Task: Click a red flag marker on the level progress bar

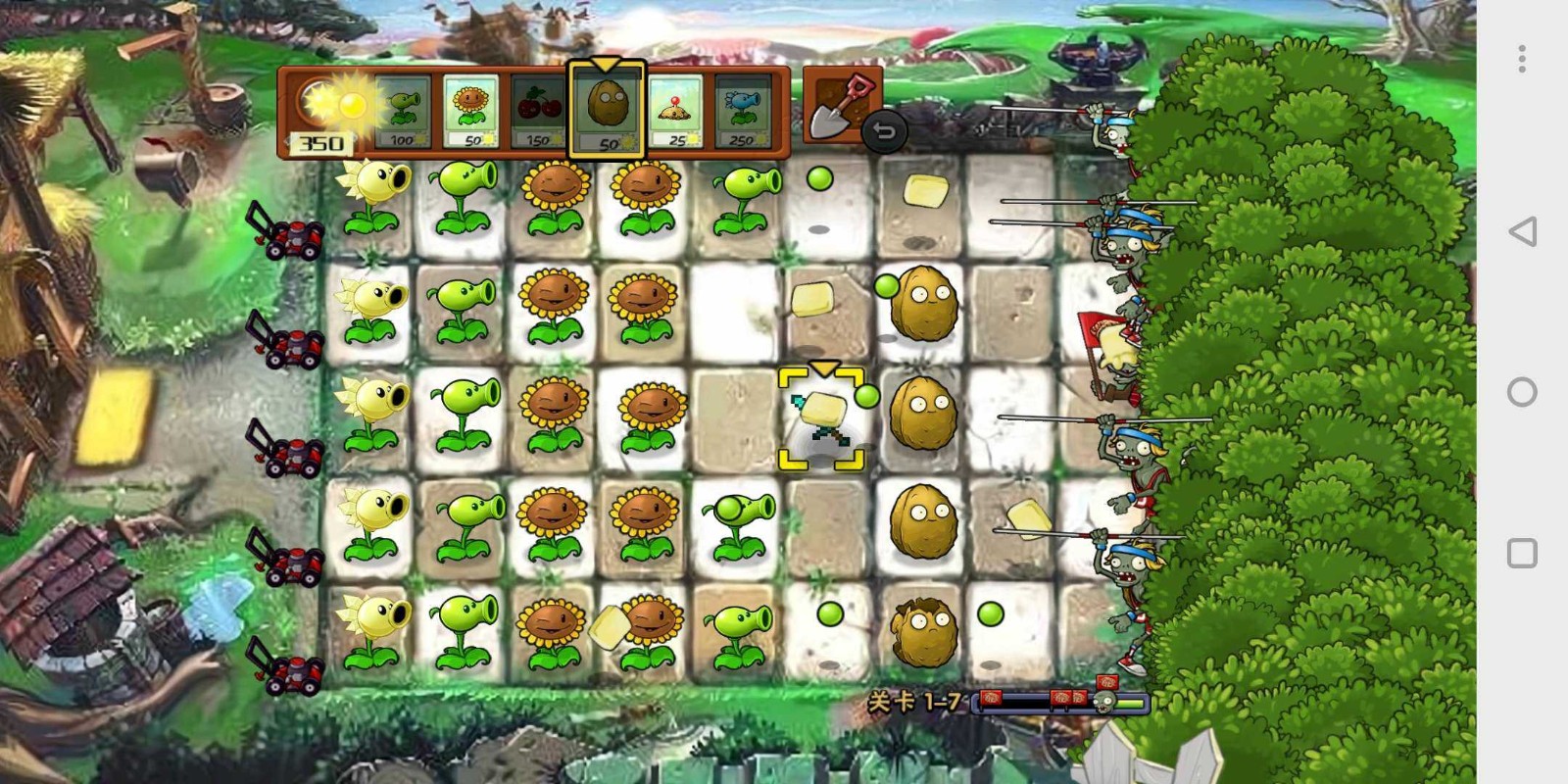Action: [992, 698]
